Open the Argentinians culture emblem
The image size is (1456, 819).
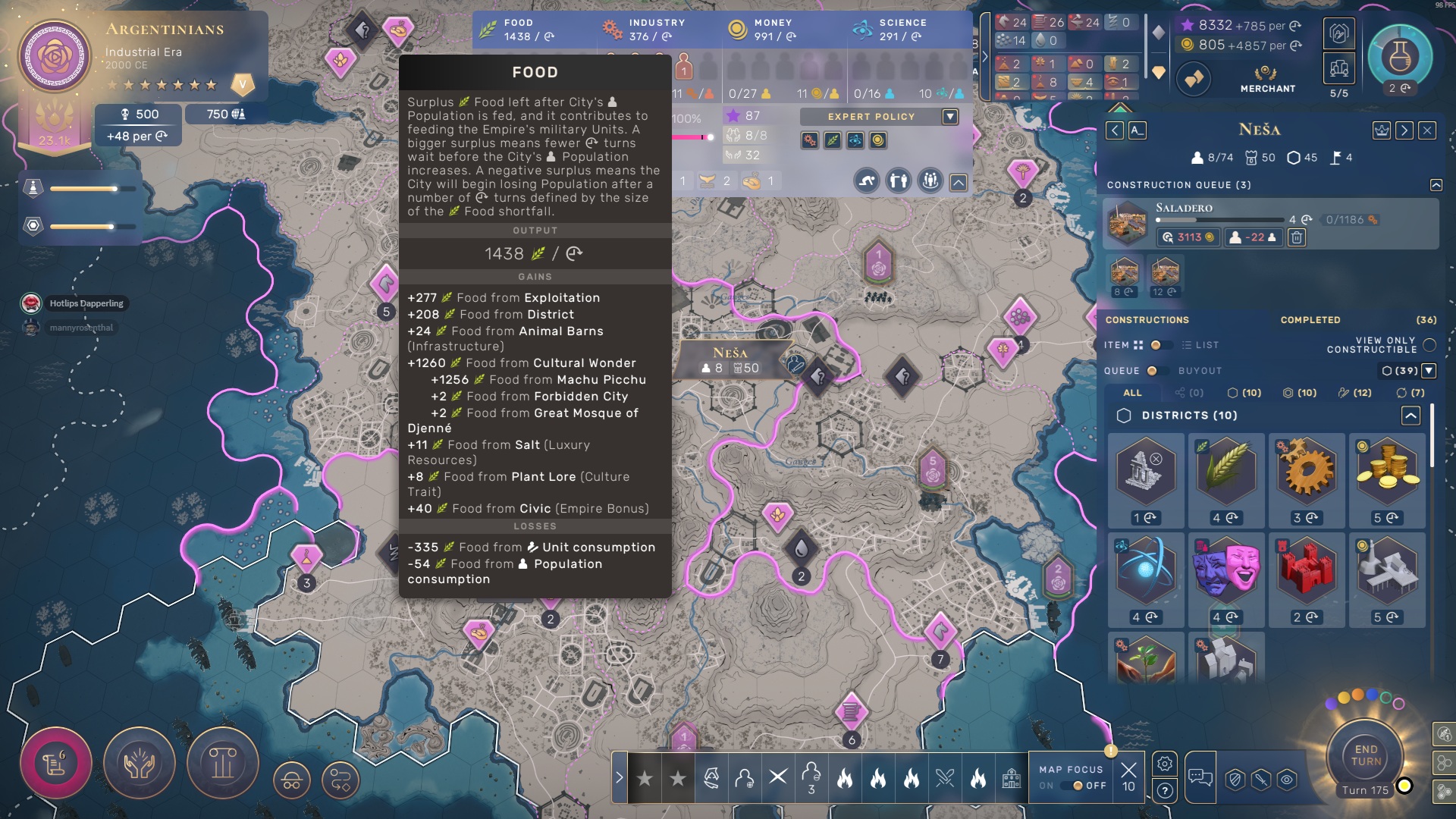(55, 57)
